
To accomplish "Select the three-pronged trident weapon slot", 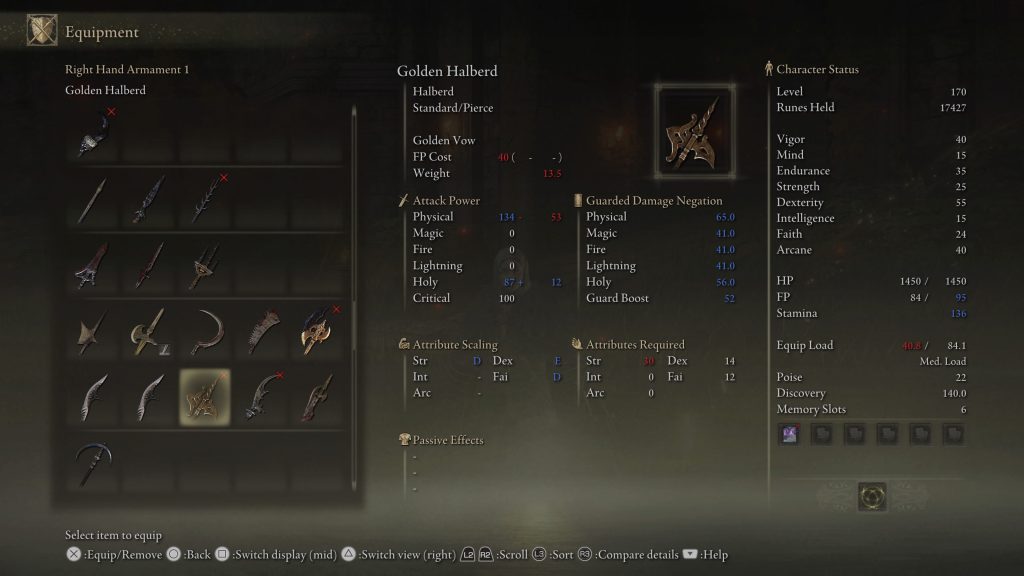I will click(x=205, y=265).
